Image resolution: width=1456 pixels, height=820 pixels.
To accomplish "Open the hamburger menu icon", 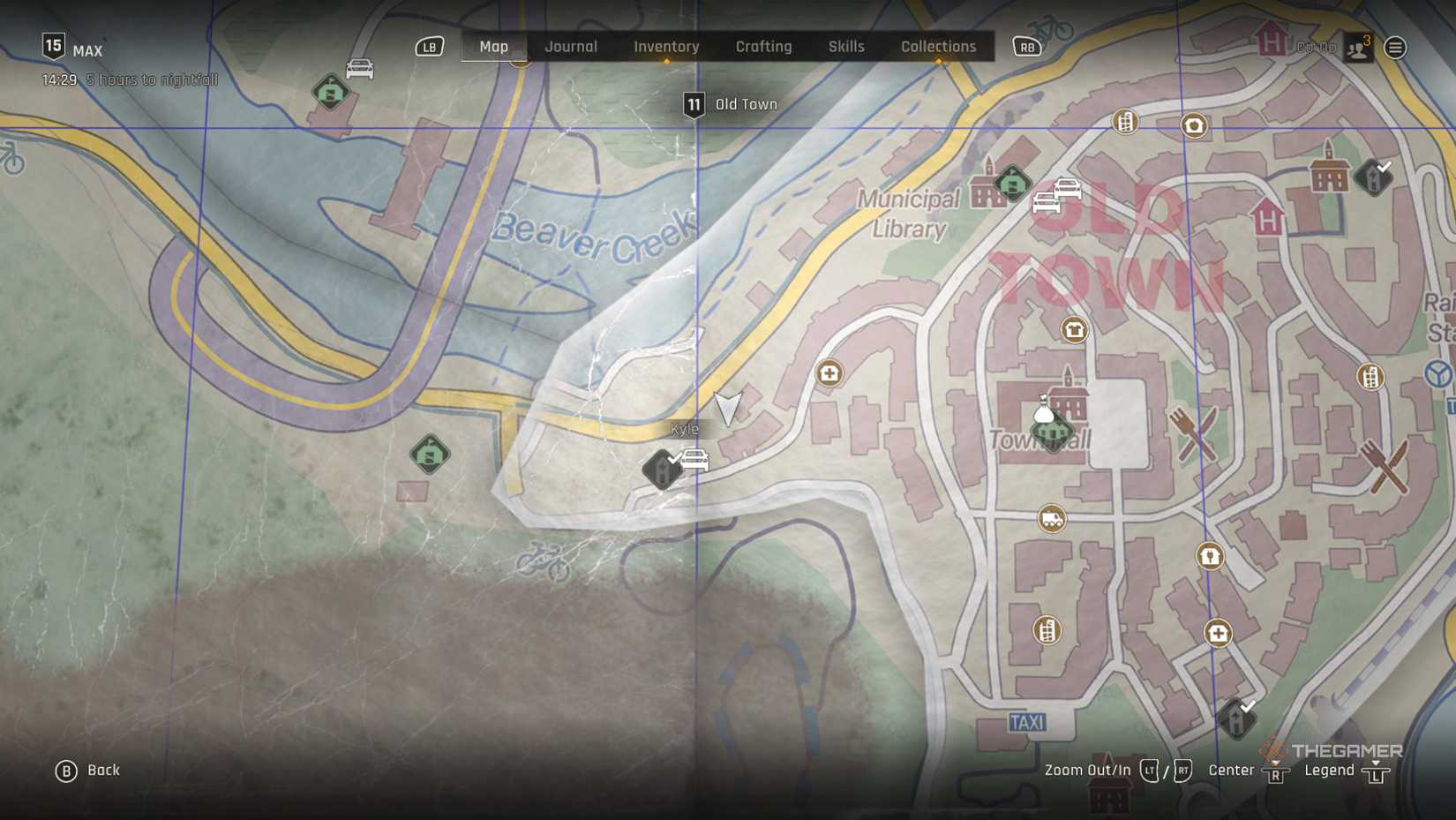I will point(1395,48).
